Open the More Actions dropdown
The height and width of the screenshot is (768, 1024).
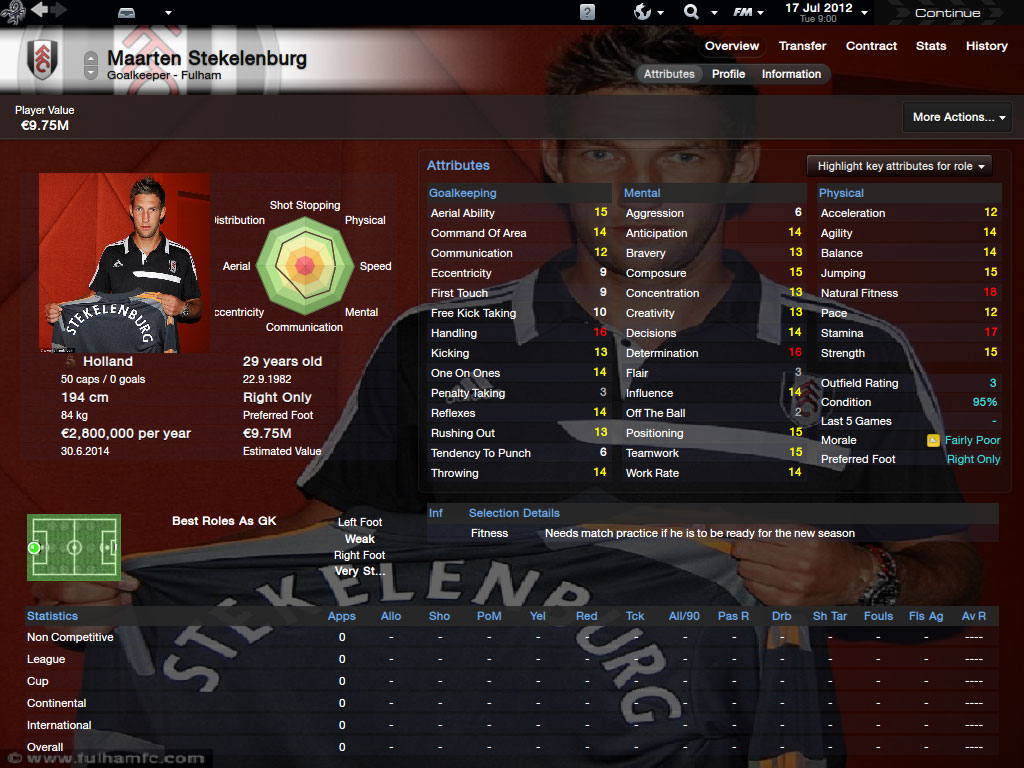957,117
